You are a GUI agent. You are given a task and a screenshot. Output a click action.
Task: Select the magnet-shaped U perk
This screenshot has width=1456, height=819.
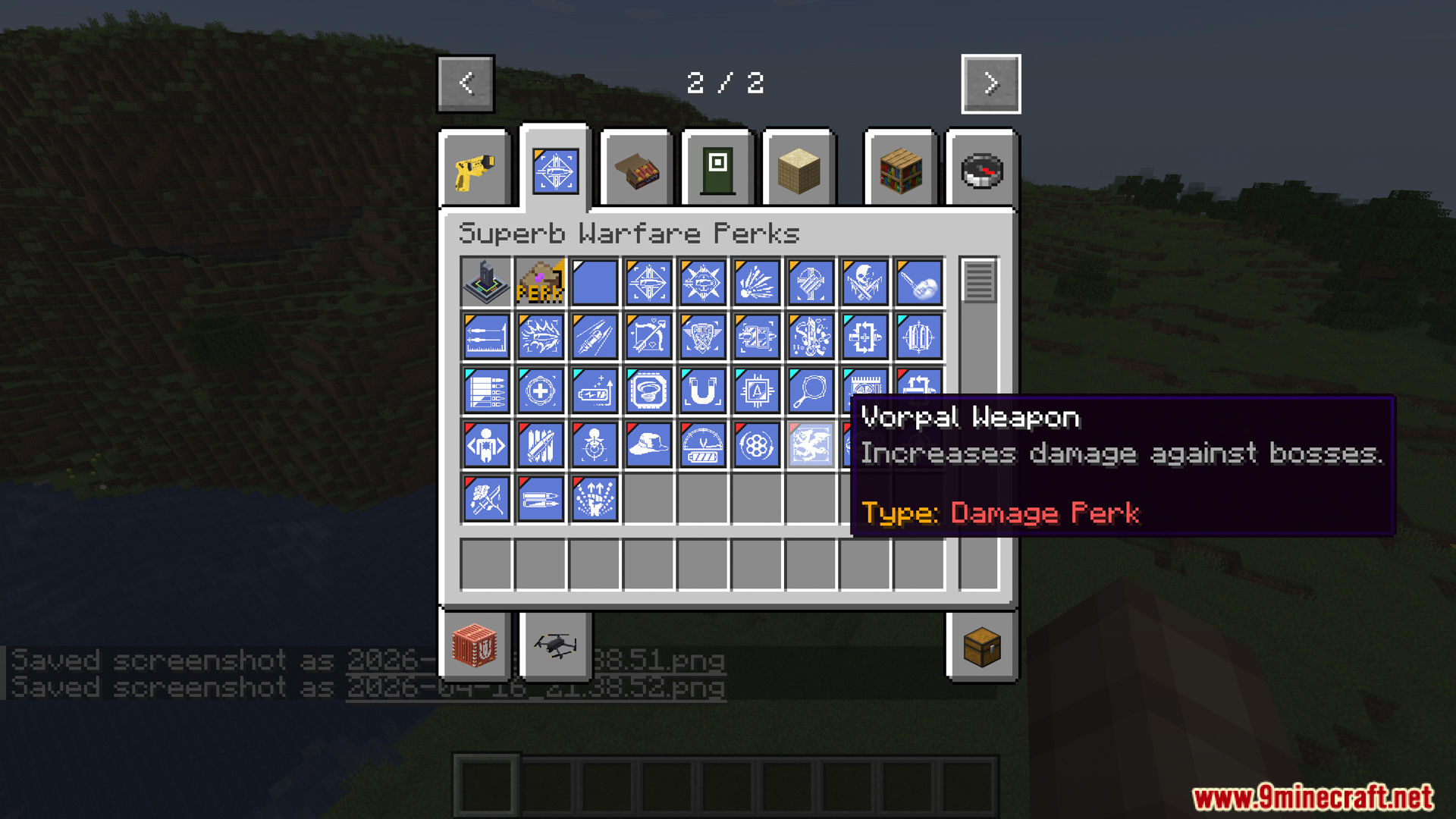pos(703,391)
